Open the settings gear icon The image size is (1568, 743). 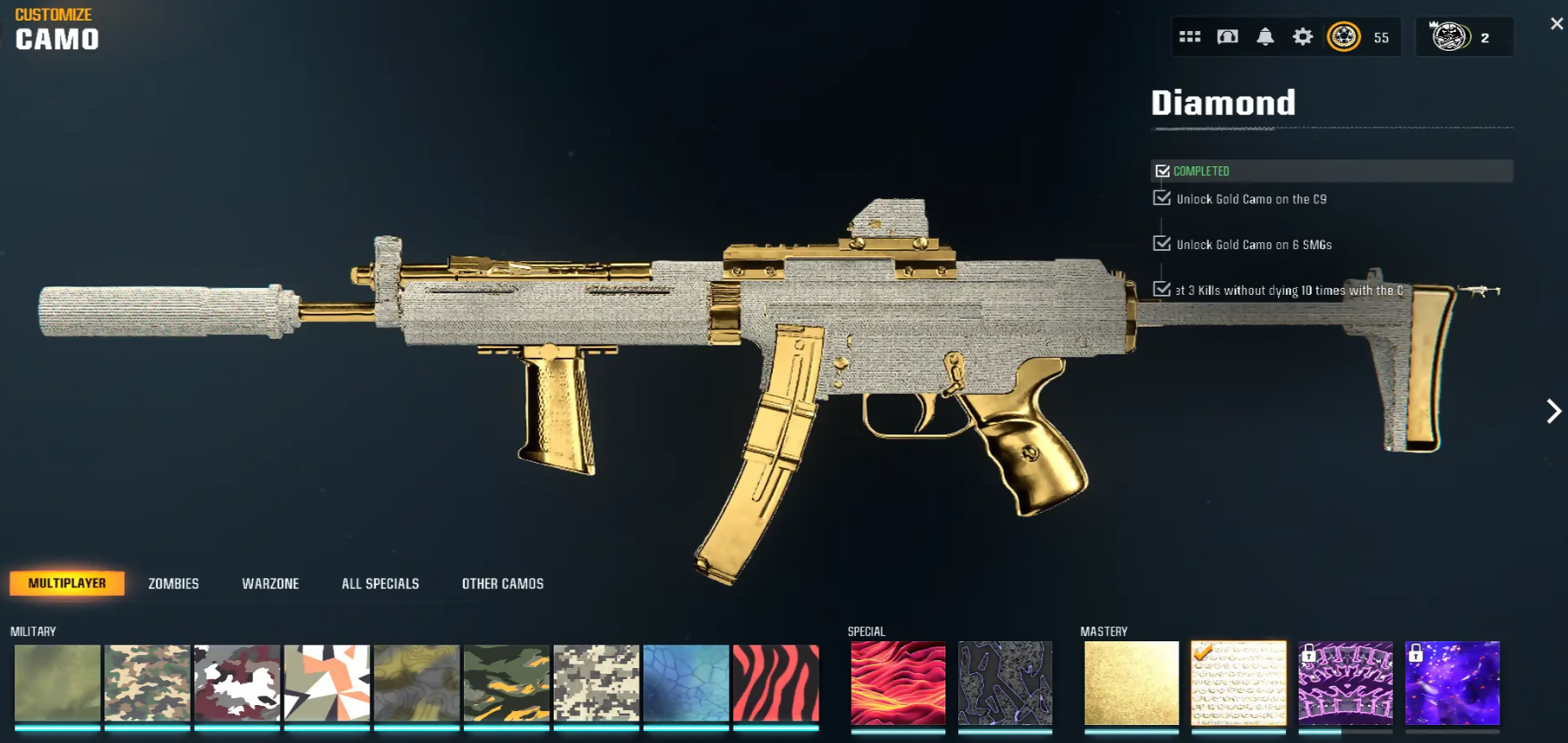coord(1302,37)
